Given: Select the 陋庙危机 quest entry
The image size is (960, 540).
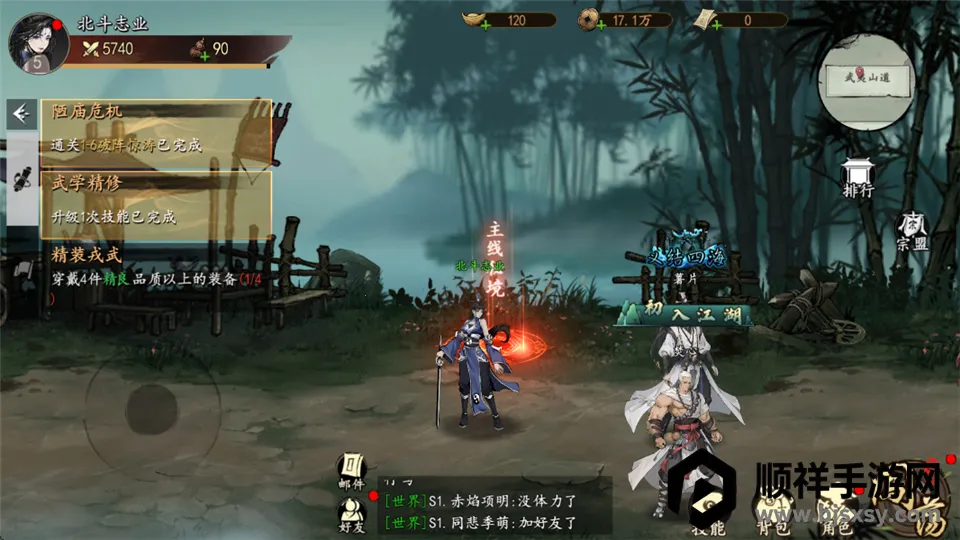Looking at the screenshot, I should (155, 127).
